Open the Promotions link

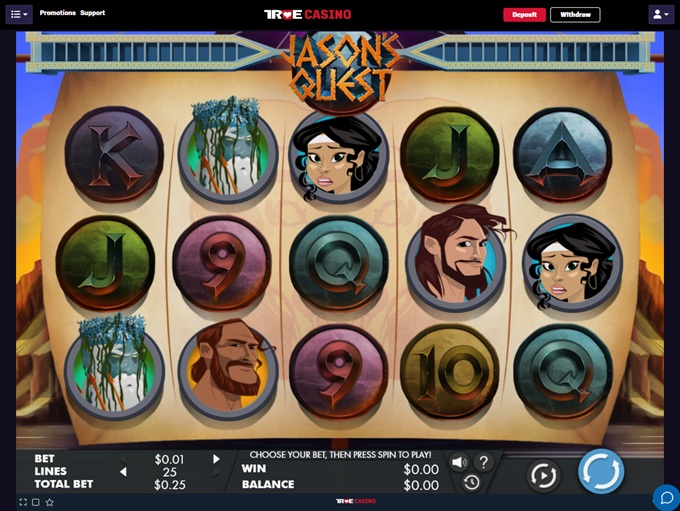[58, 13]
